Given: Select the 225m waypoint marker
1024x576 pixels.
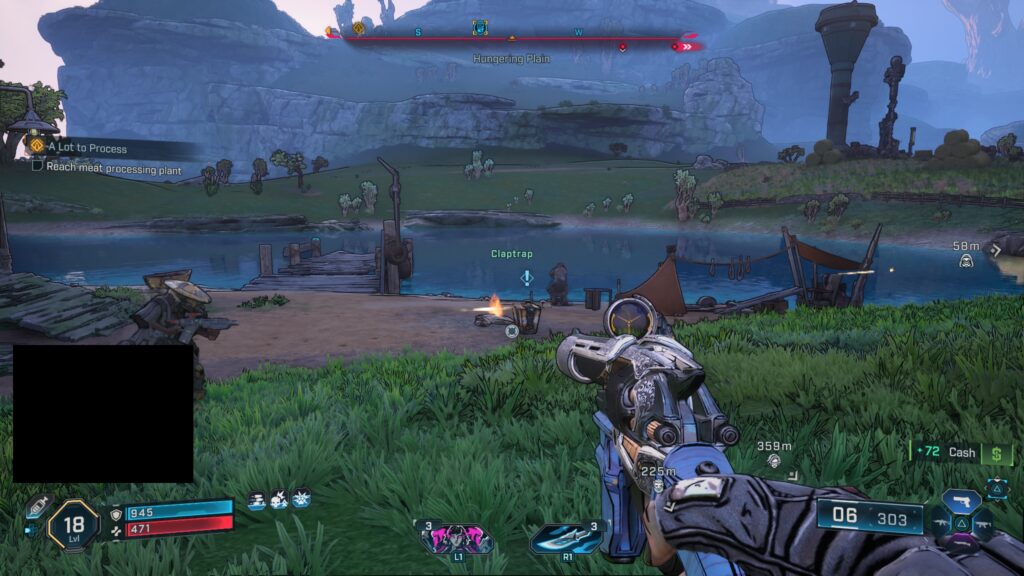Looking at the screenshot, I should coord(658,485).
